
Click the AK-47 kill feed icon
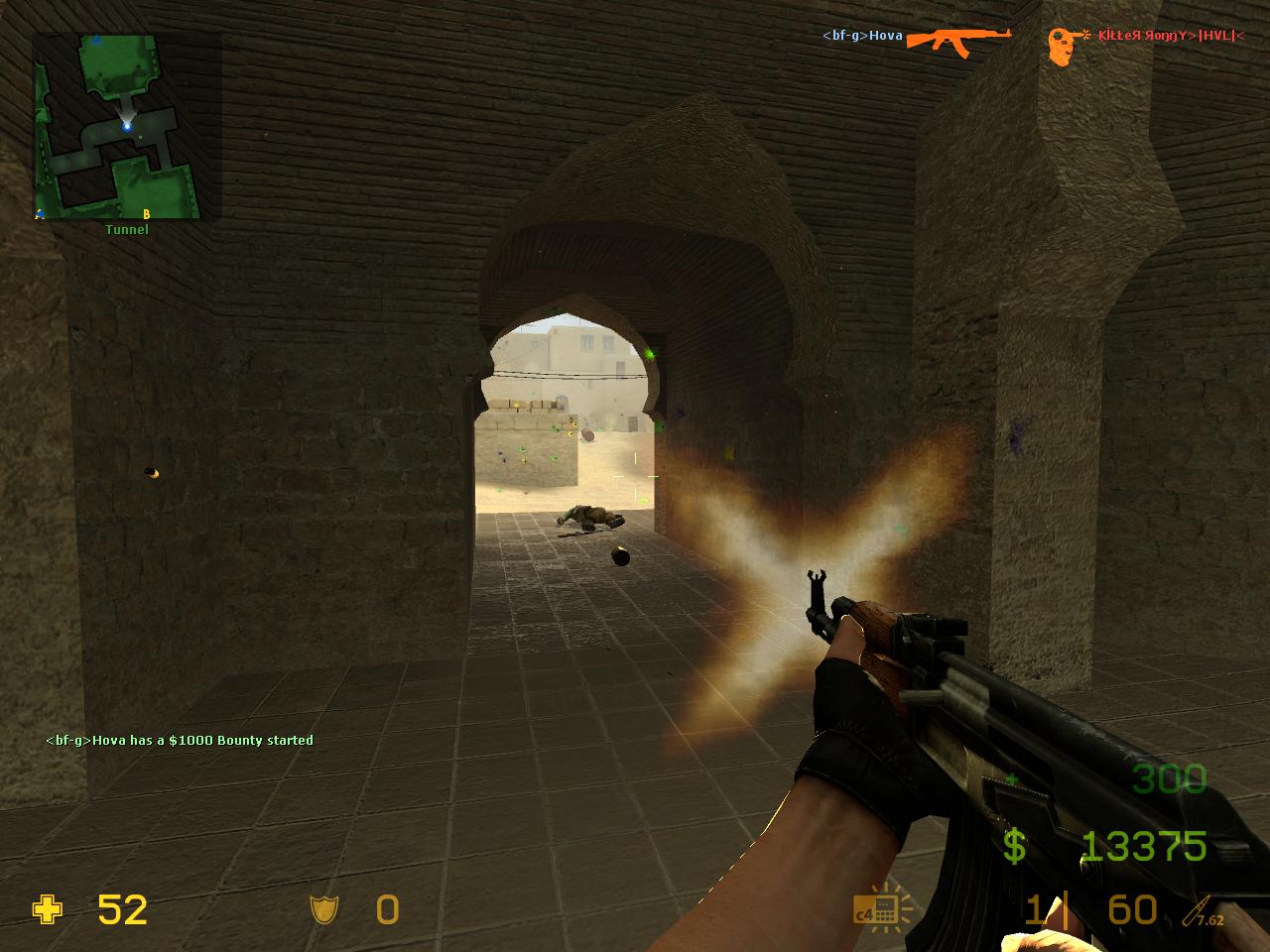point(957,39)
